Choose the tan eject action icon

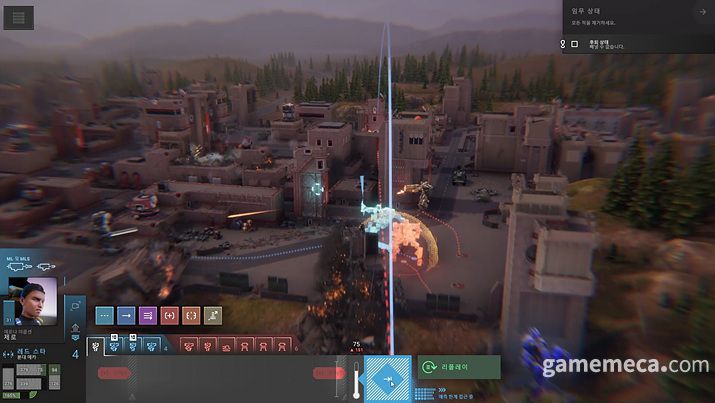coord(212,315)
